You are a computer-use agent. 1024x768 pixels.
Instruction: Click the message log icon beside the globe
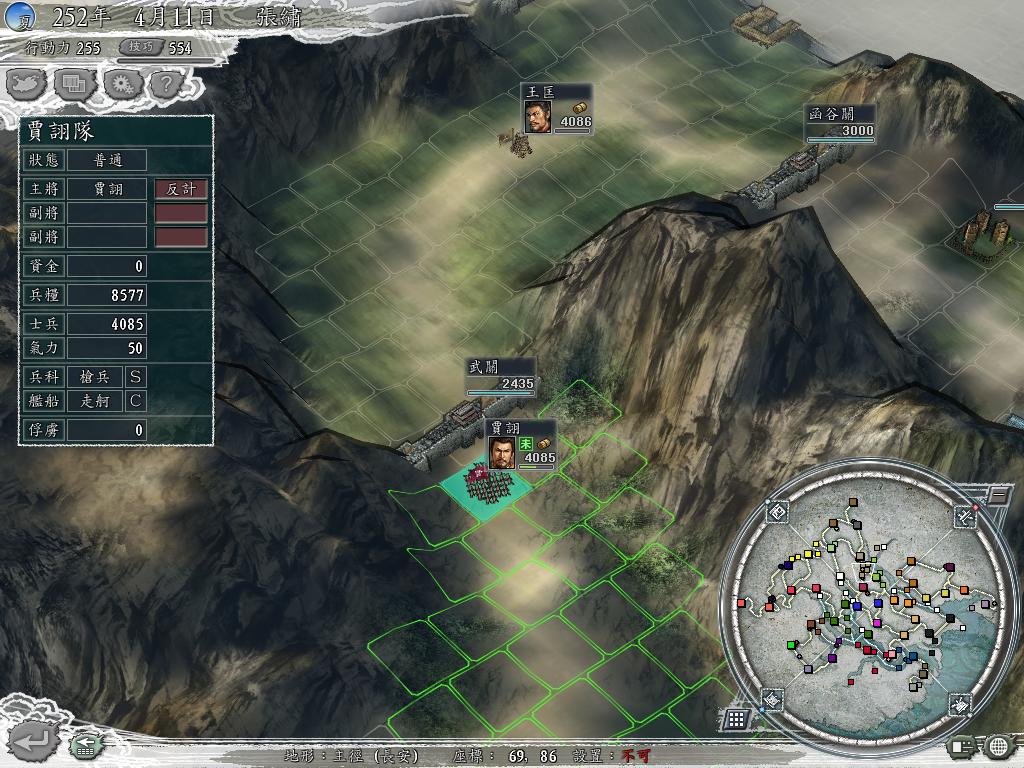point(962,746)
